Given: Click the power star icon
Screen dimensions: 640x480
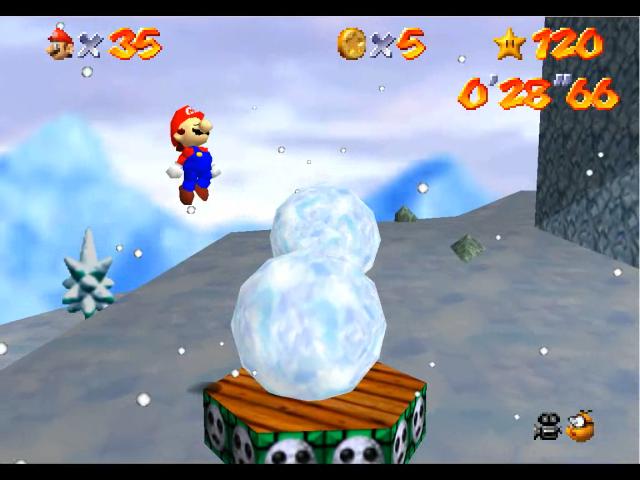Looking at the screenshot, I should coord(507,42).
